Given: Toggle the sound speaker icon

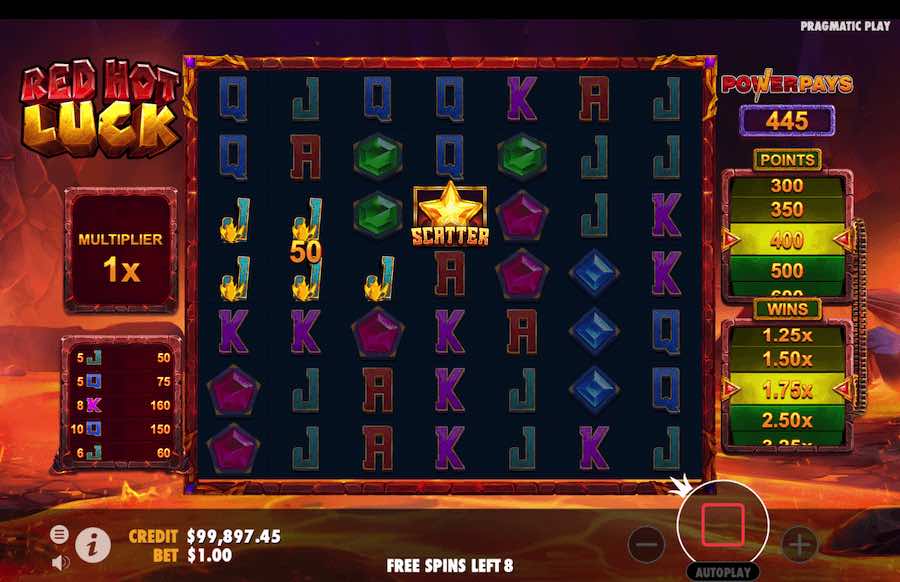Looking at the screenshot, I should 59,561.
